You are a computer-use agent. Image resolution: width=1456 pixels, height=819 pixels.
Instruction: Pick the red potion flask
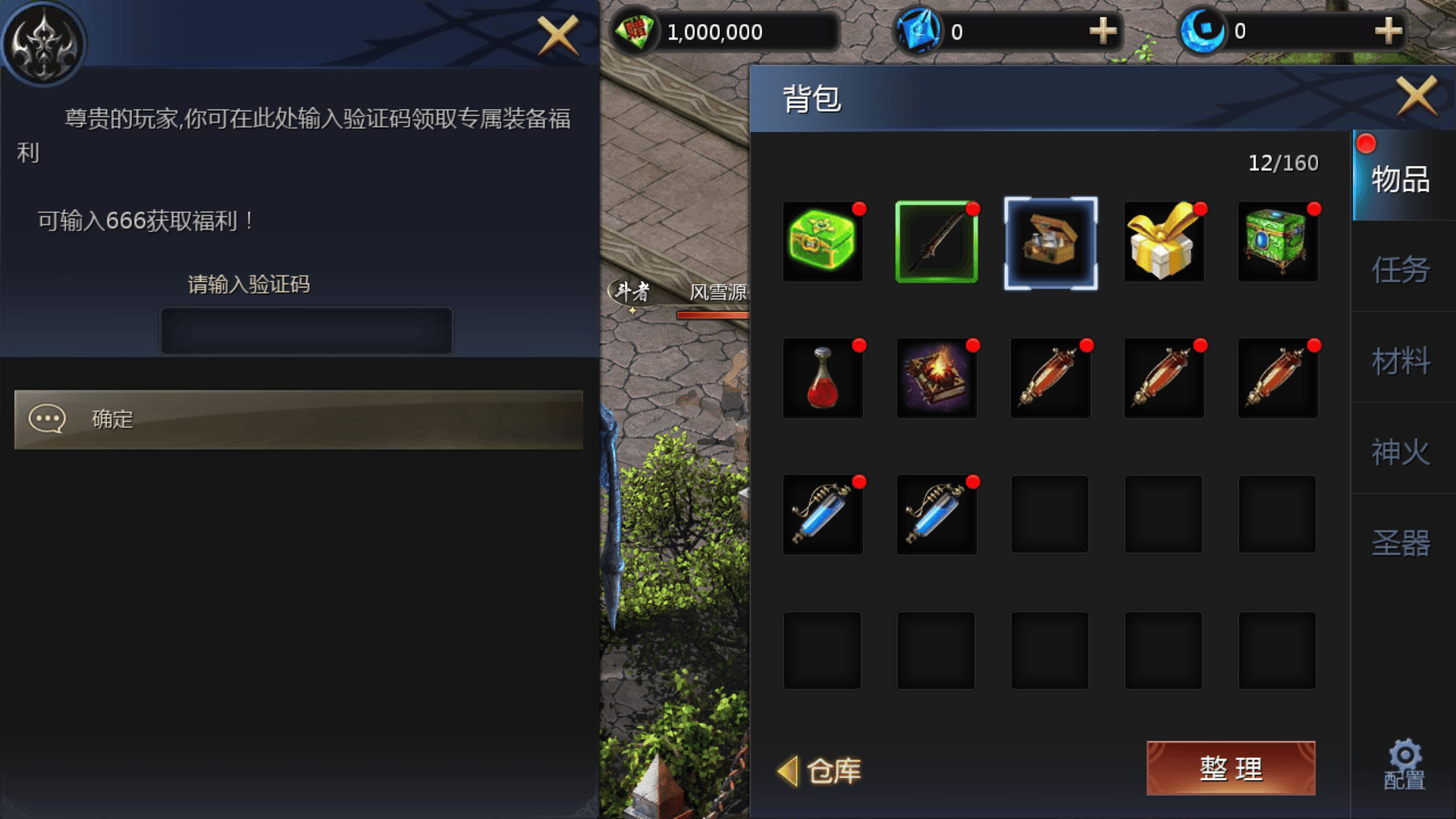(x=822, y=378)
